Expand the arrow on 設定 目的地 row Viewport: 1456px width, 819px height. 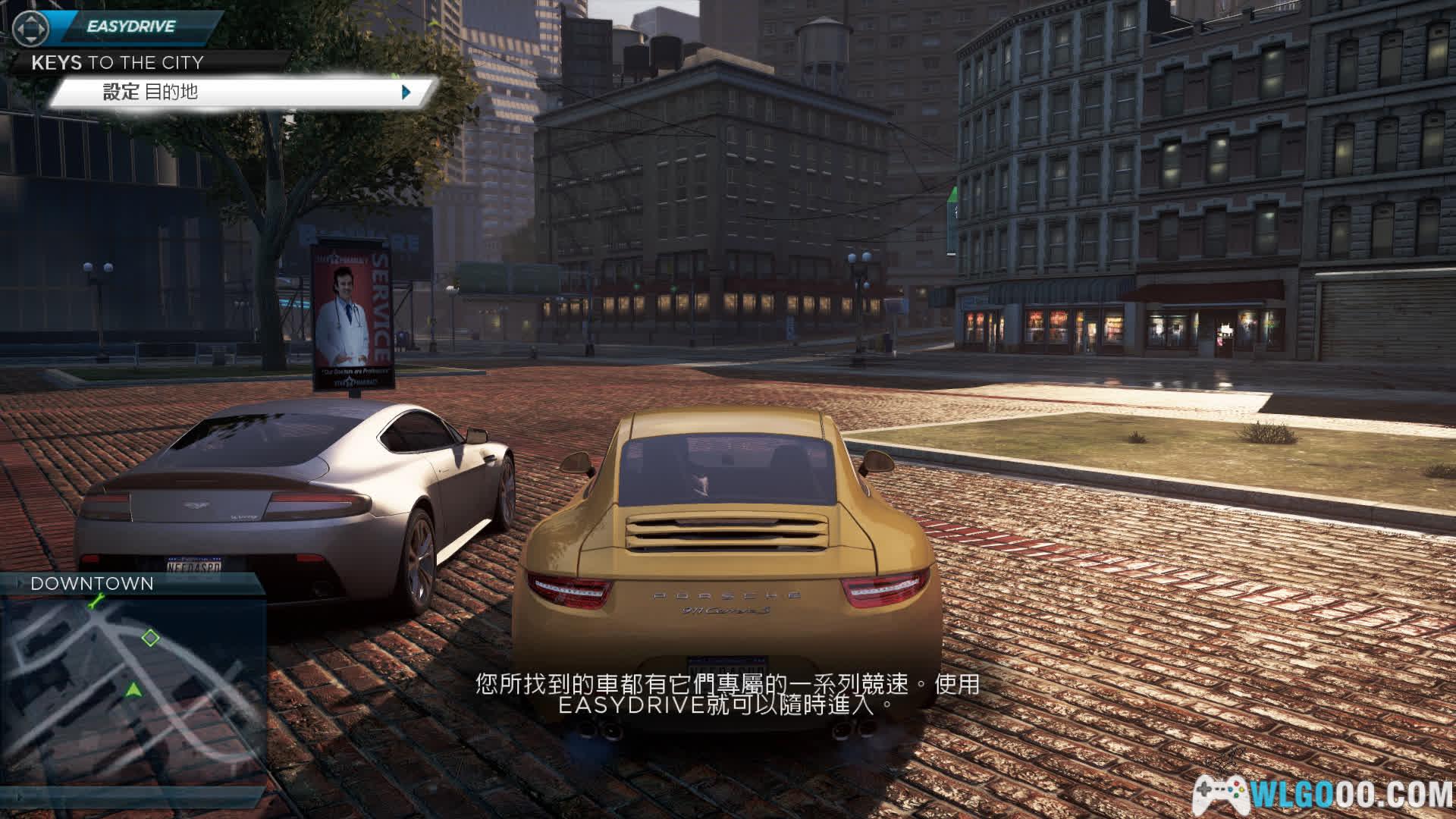[x=406, y=93]
